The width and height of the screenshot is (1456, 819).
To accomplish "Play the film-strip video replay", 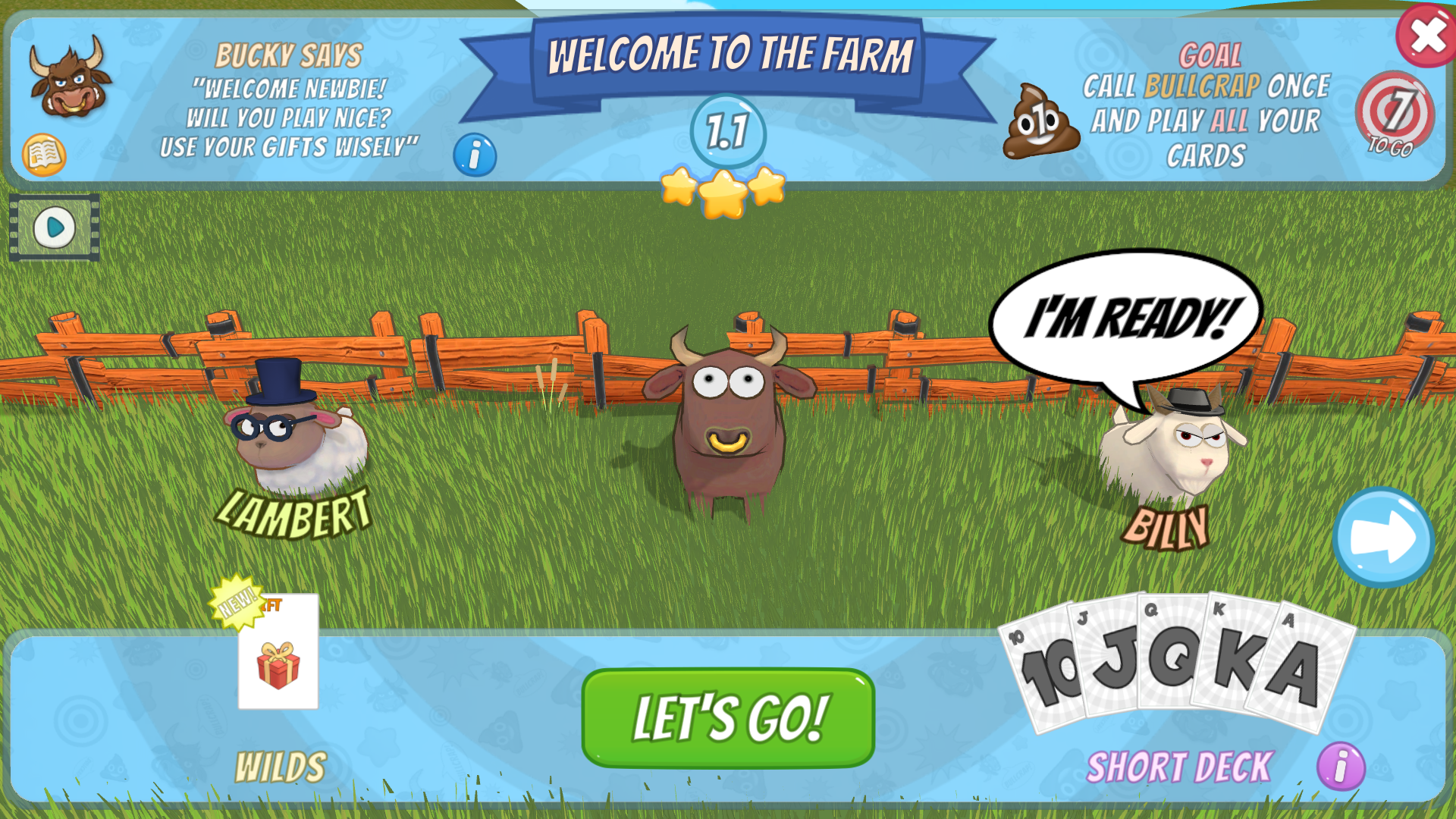I will tap(55, 227).
